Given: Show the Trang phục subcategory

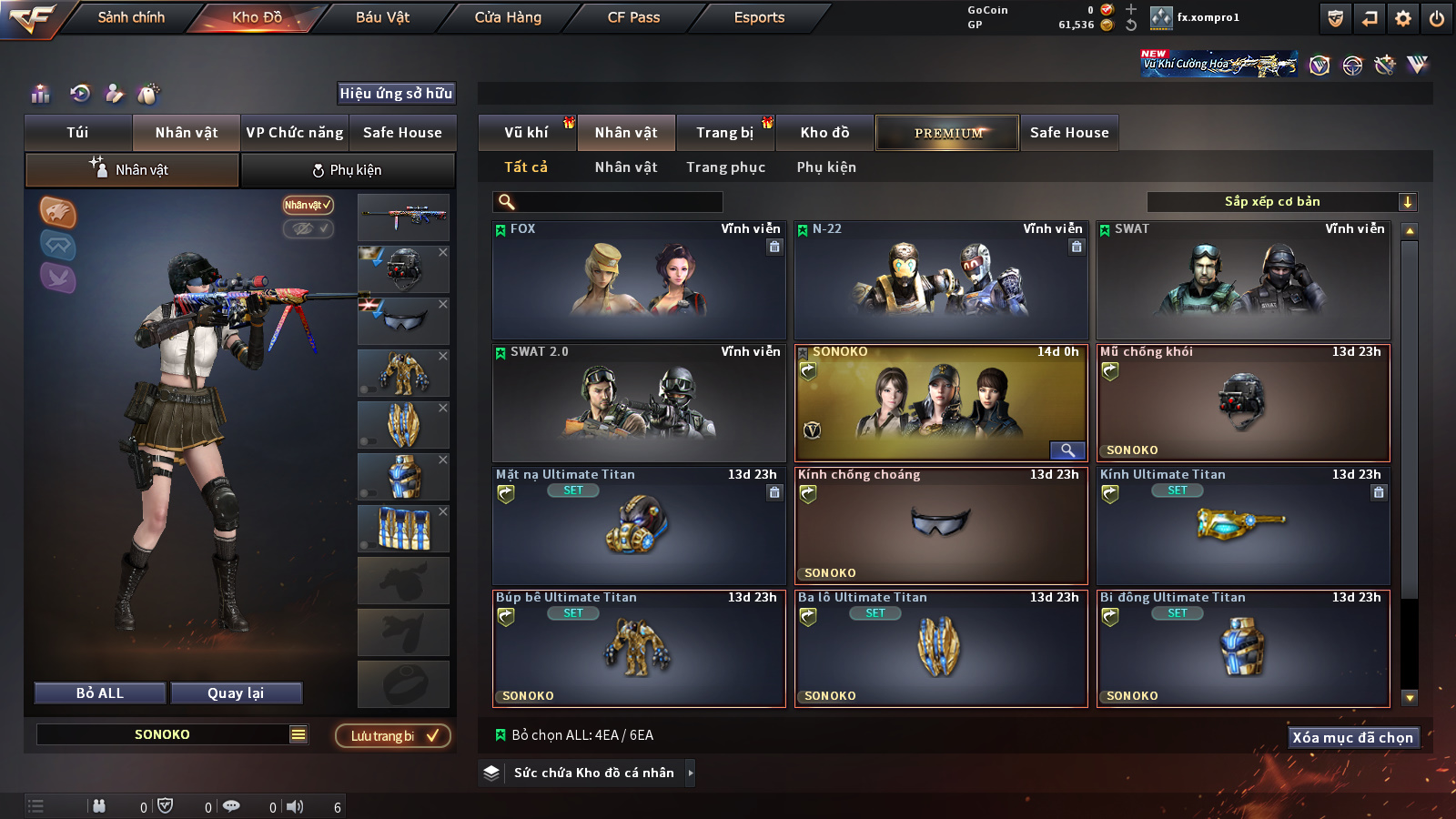Looking at the screenshot, I should 725,167.
